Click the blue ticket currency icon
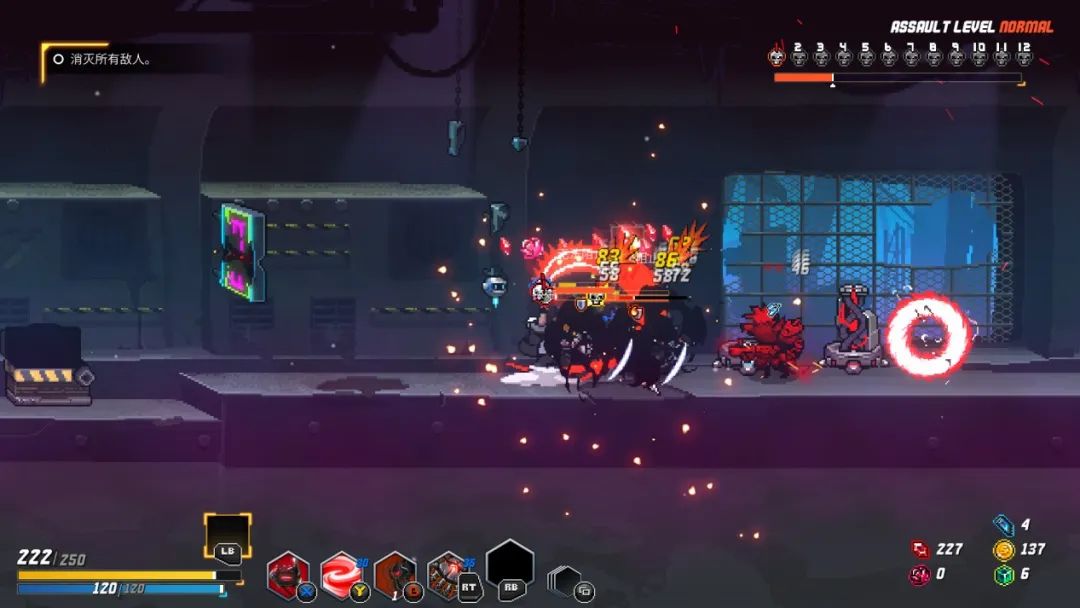This screenshot has height=608, width=1080. pos(1004,524)
